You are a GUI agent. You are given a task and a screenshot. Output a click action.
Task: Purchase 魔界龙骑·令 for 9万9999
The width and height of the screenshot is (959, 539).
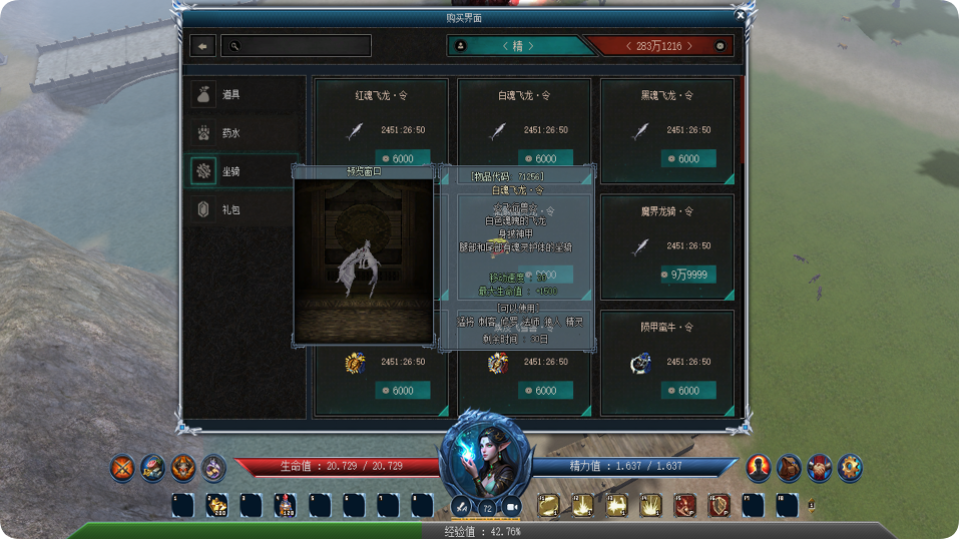pyautogui.click(x=688, y=275)
